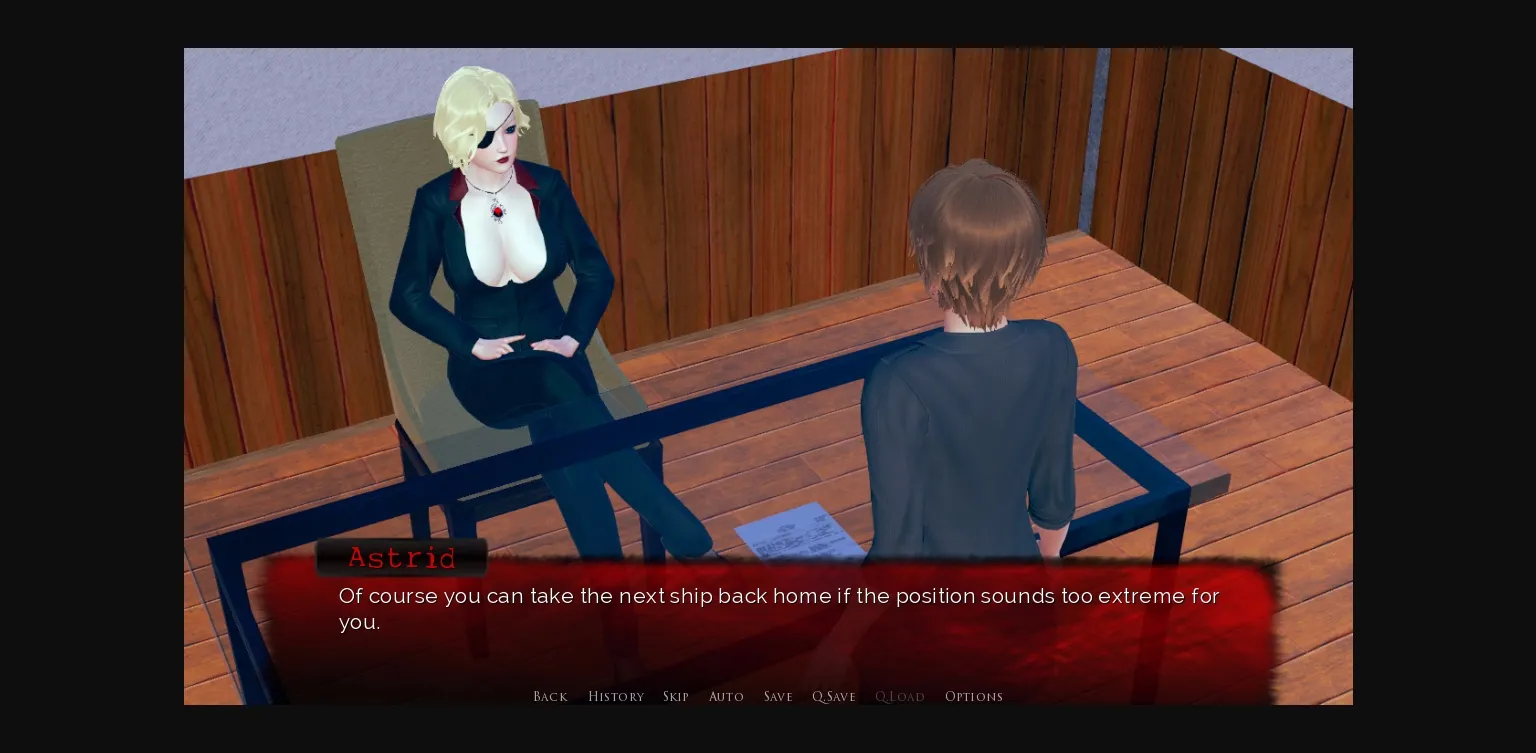The width and height of the screenshot is (1536, 753).
Task: Enable Skip mode to fast-forward text
Action: [676, 697]
